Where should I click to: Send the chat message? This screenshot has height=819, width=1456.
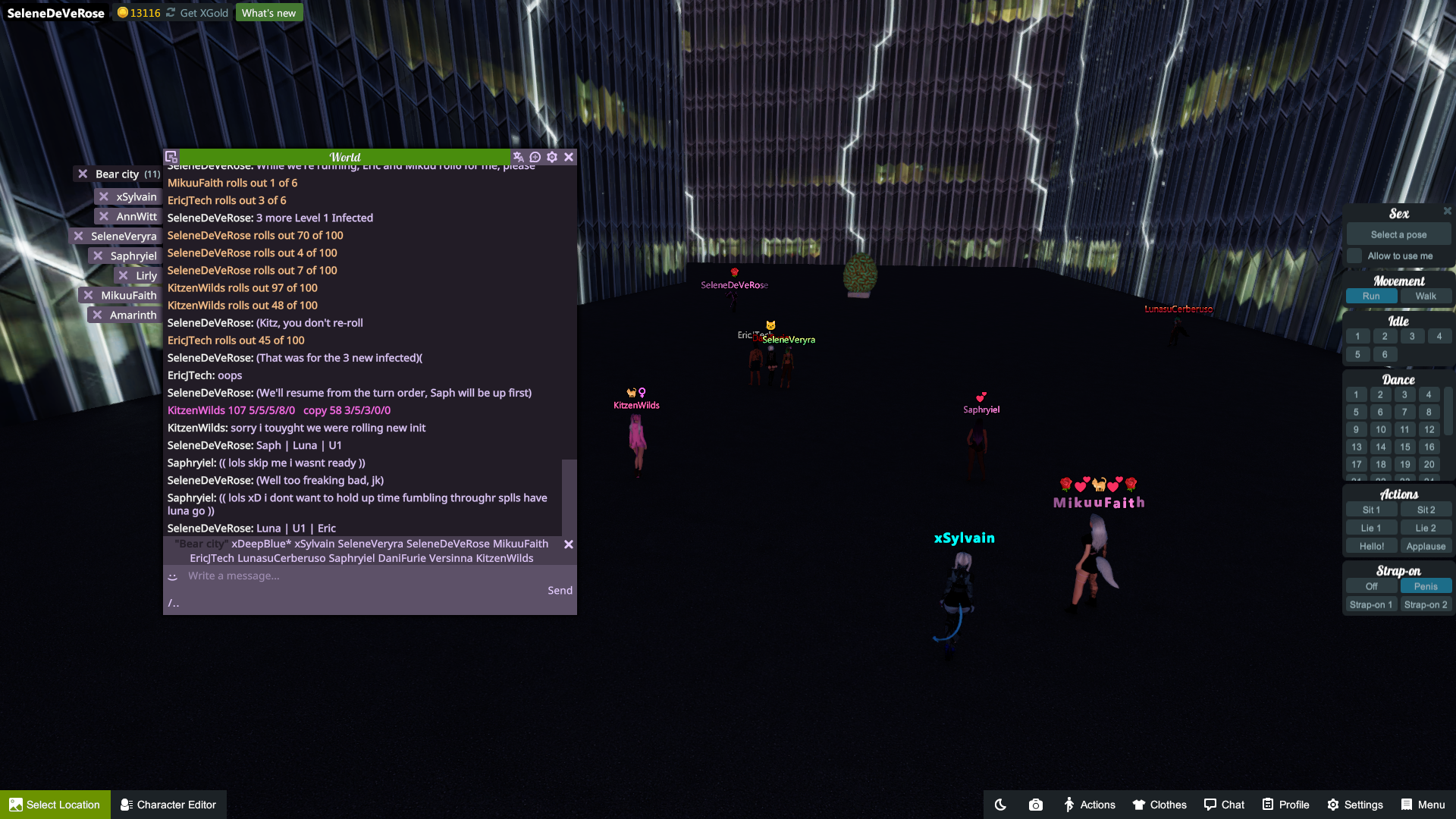(x=560, y=591)
